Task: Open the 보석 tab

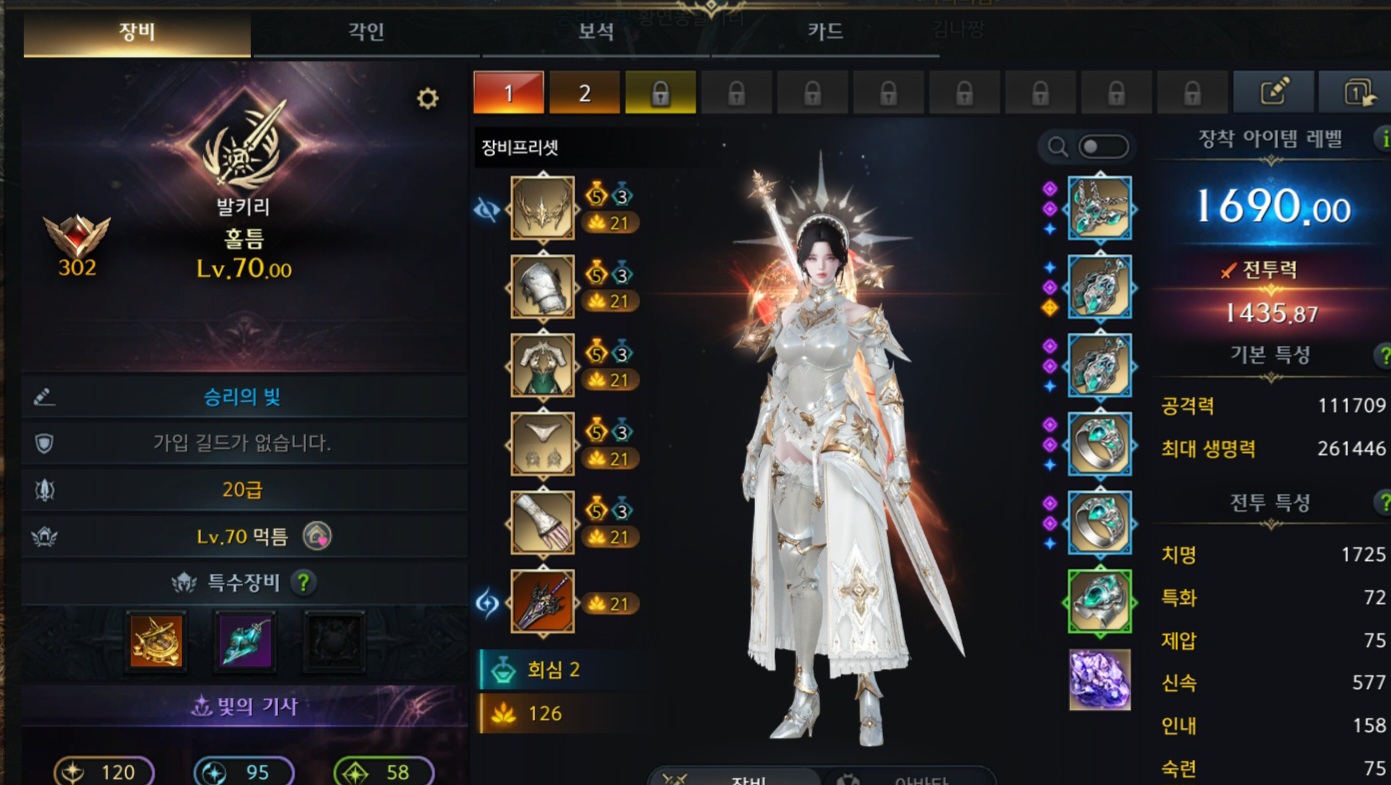Action: 596,33
